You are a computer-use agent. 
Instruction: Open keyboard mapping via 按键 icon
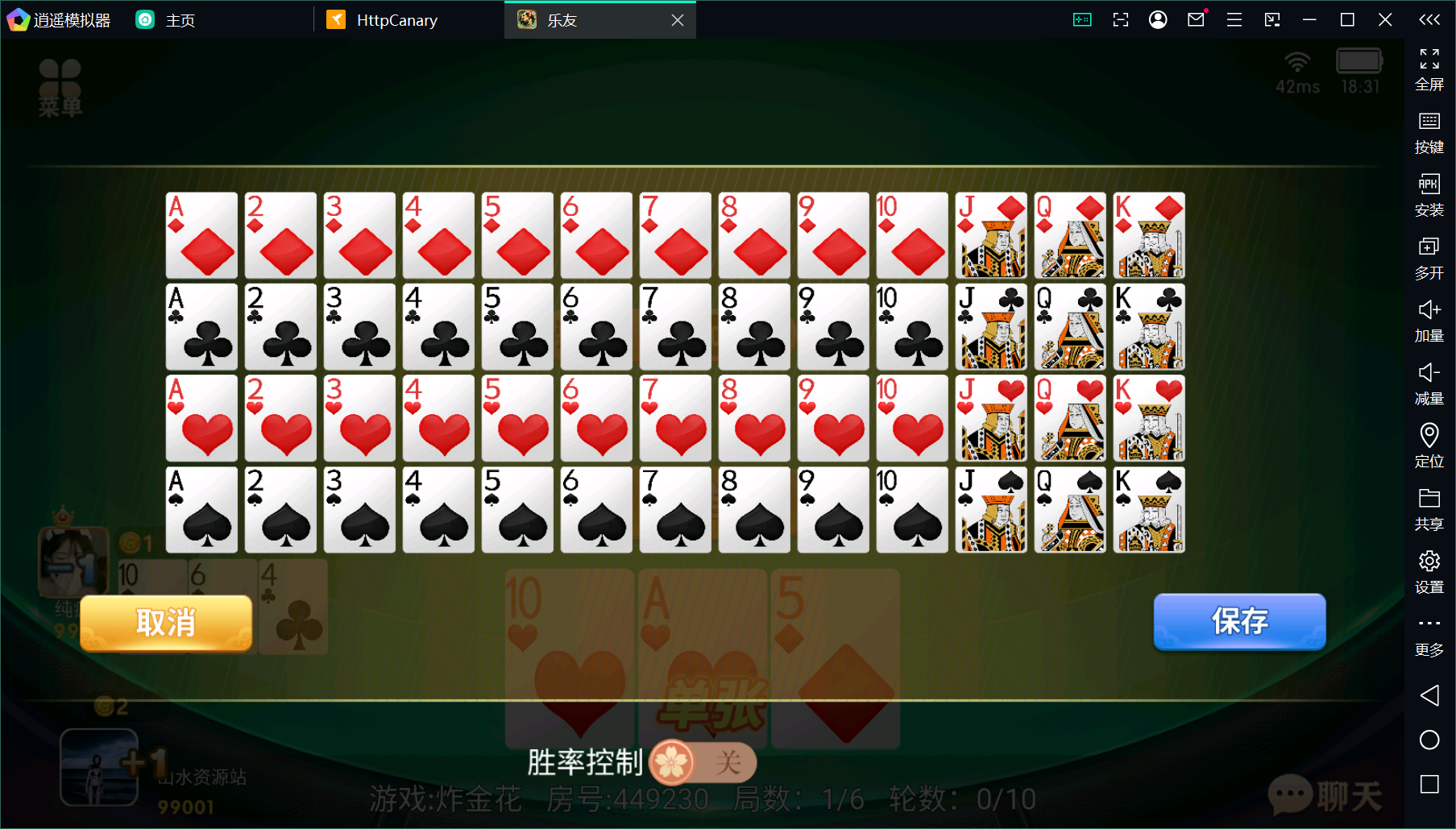(1429, 131)
